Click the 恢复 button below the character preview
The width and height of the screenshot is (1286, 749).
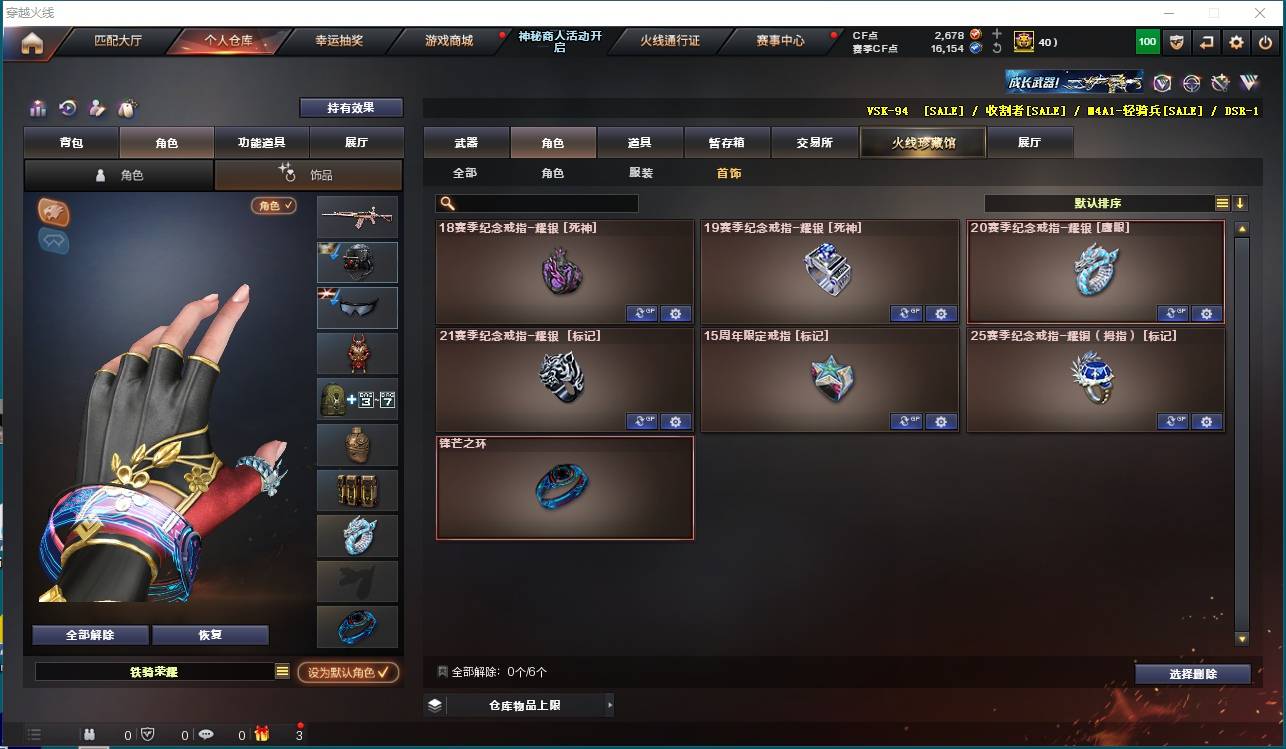210,634
